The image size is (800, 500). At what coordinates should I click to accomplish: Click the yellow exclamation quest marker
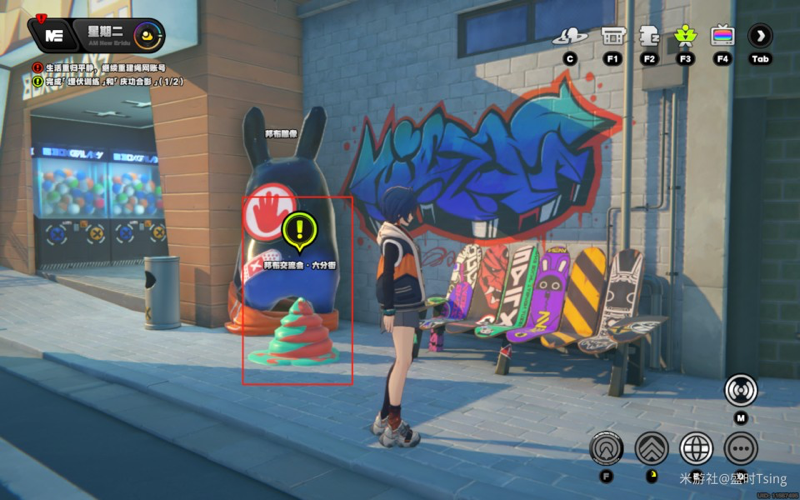point(298,230)
